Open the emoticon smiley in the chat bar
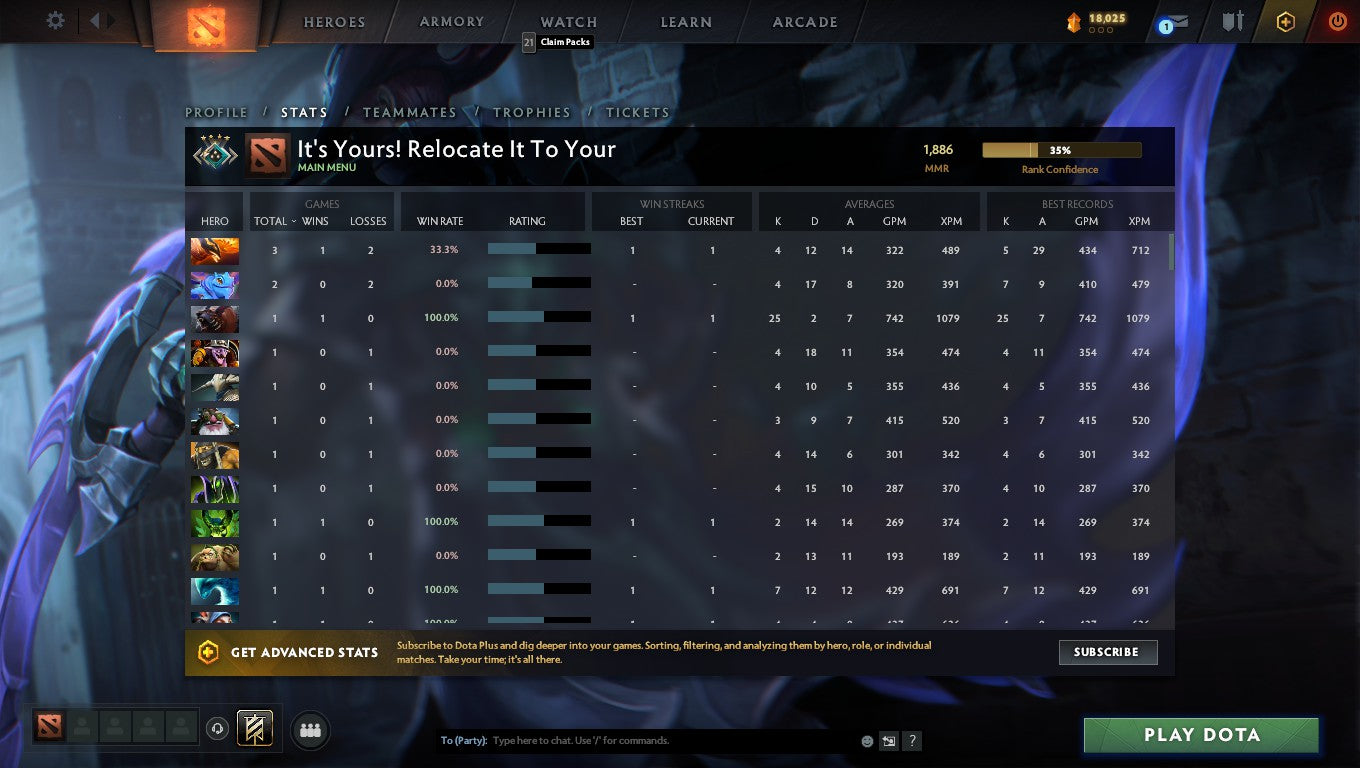The image size is (1360, 768). (866, 741)
